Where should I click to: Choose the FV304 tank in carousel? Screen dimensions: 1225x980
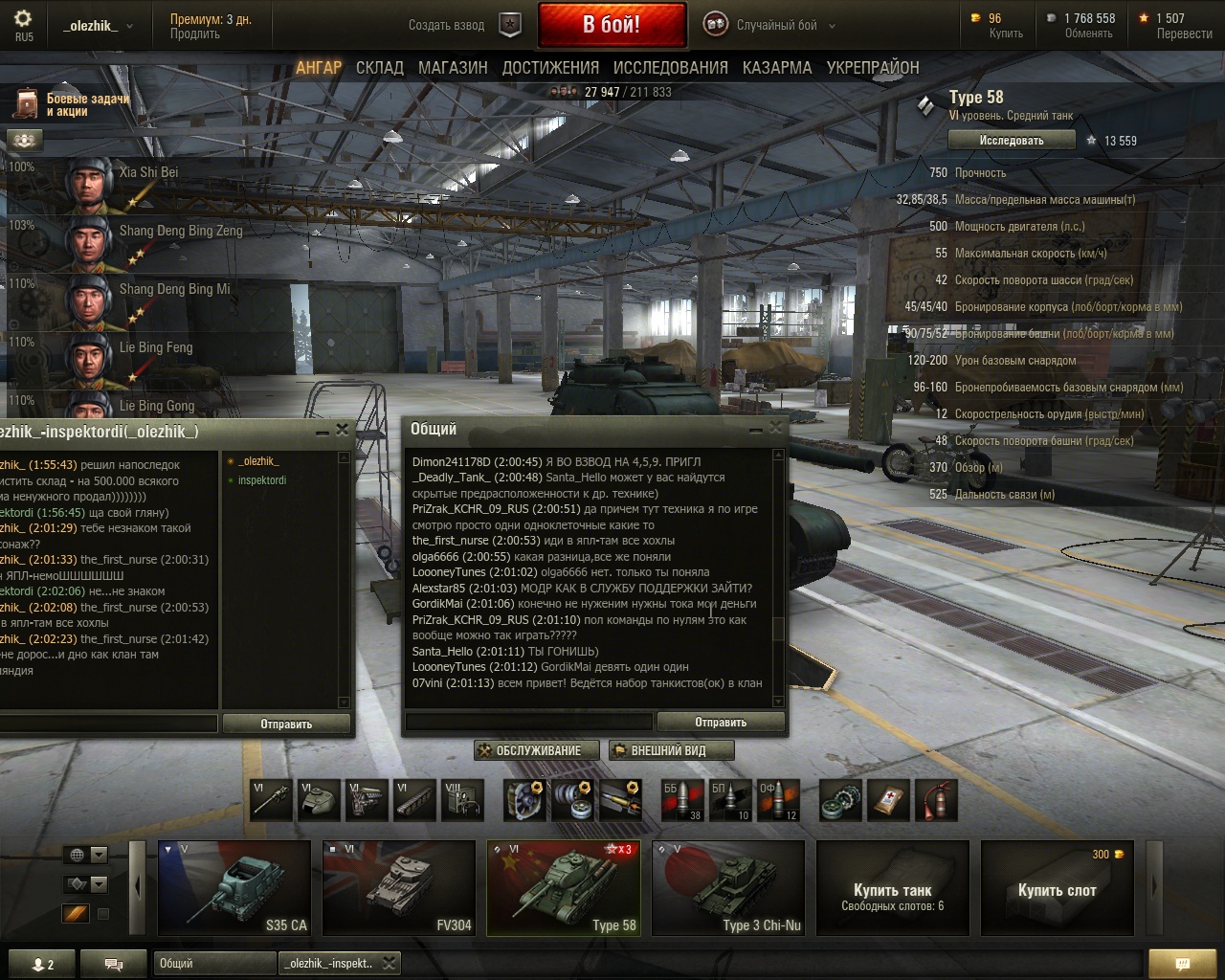click(x=399, y=887)
